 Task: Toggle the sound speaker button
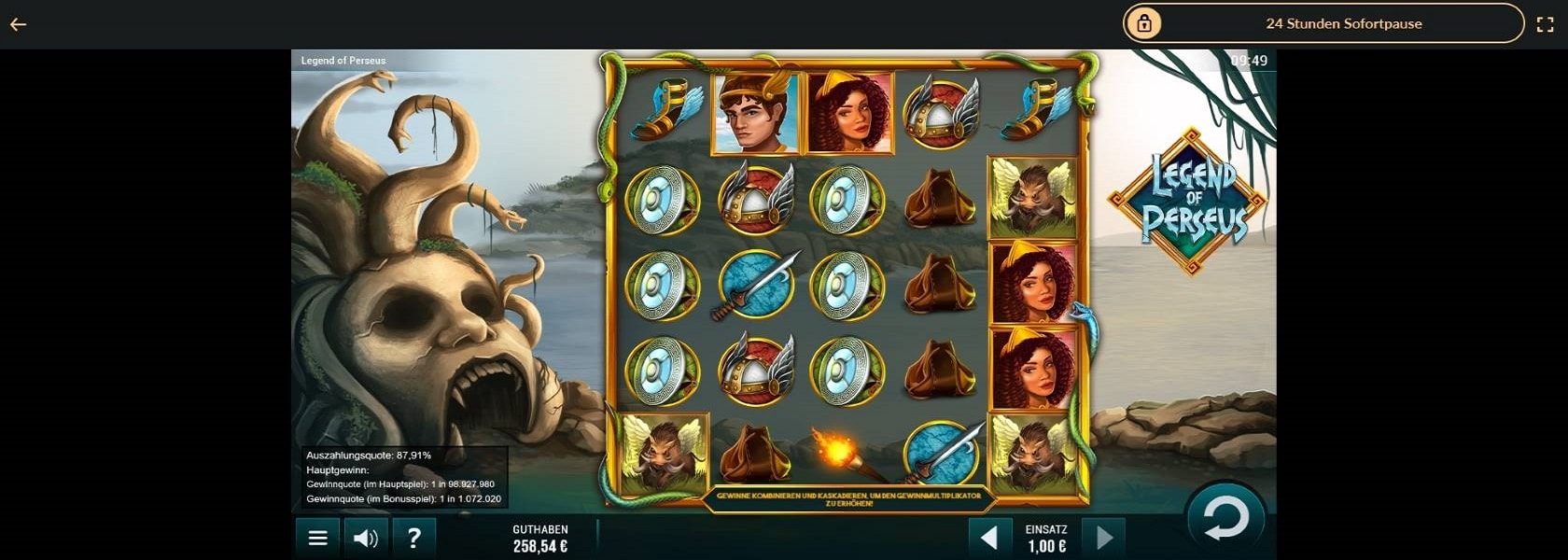click(x=366, y=538)
